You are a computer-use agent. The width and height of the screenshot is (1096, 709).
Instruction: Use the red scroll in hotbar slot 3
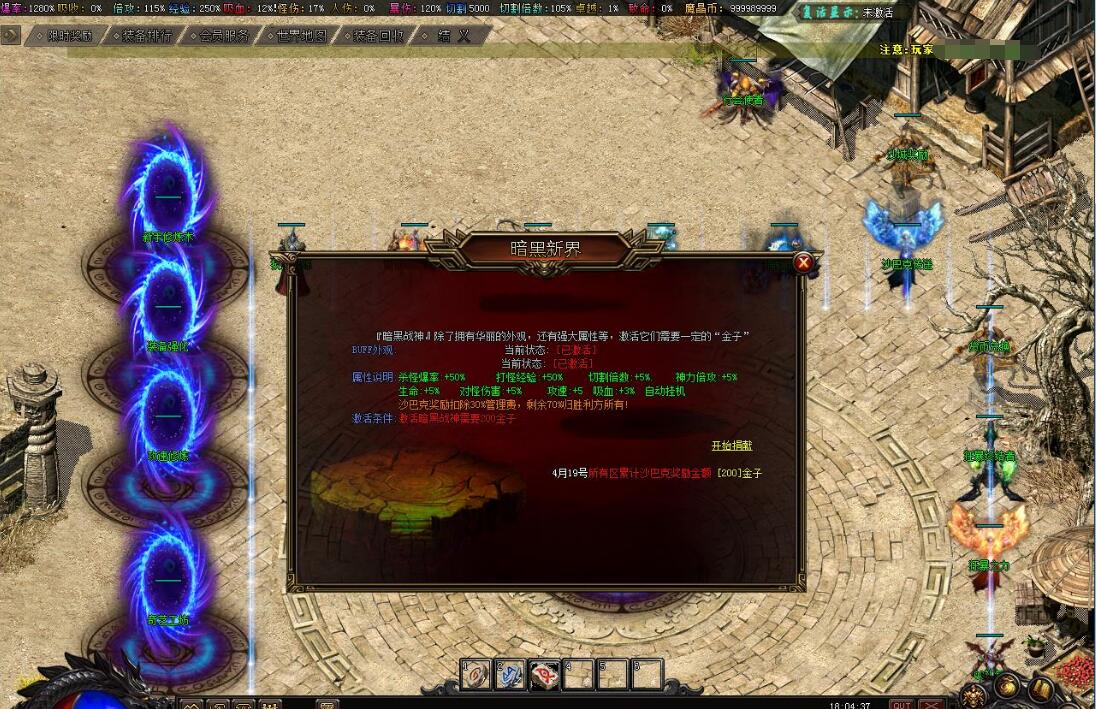545,675
